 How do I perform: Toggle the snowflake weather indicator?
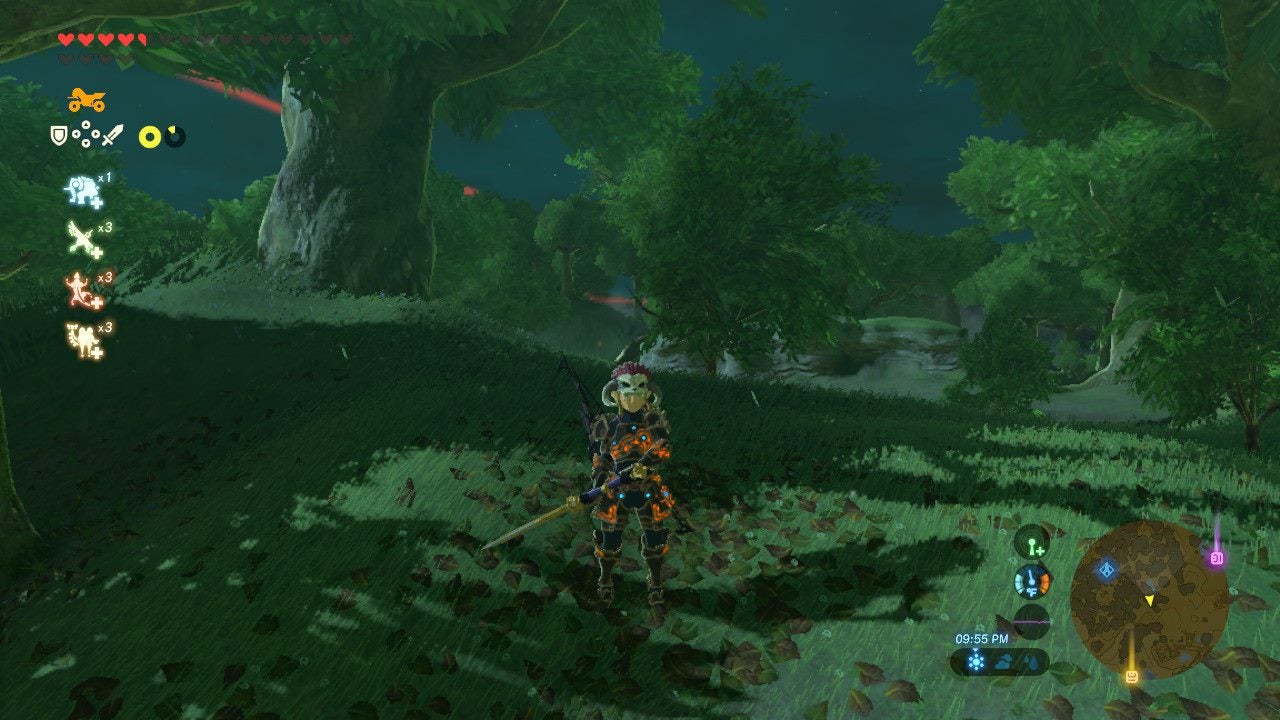click(x=976, y=660)
